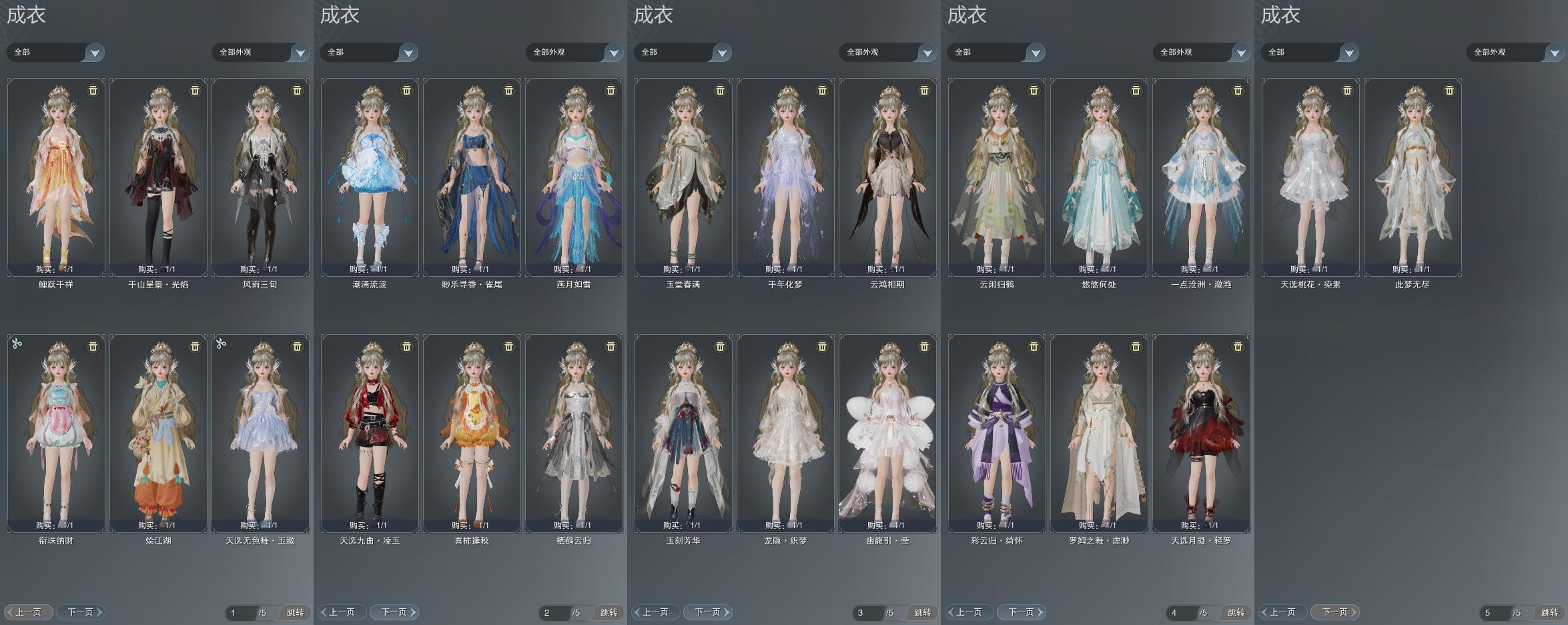Select the 燕月如雪 outfit
Viewport: 1568px width, 625px height.
click(x=574, y=177)
